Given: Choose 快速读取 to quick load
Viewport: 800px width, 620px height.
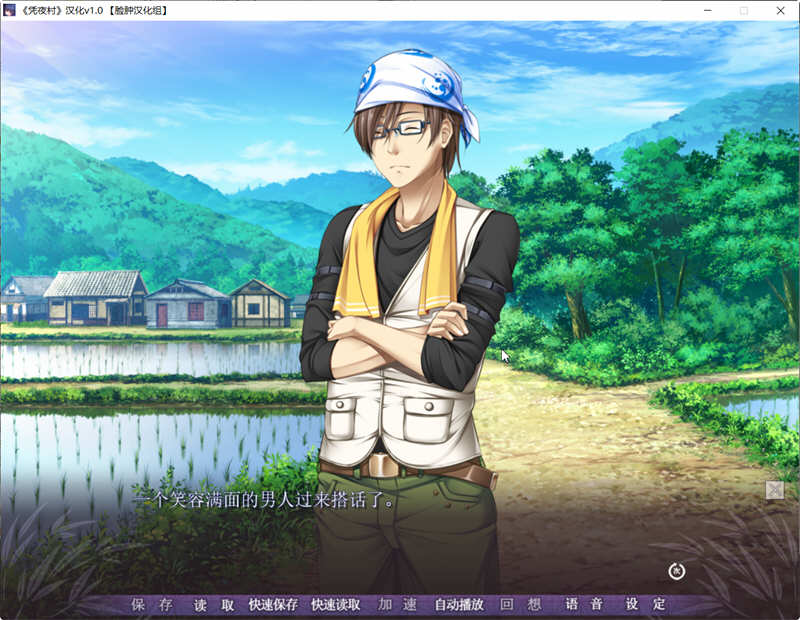Looking at the screenshot, I should click(335, 605).
